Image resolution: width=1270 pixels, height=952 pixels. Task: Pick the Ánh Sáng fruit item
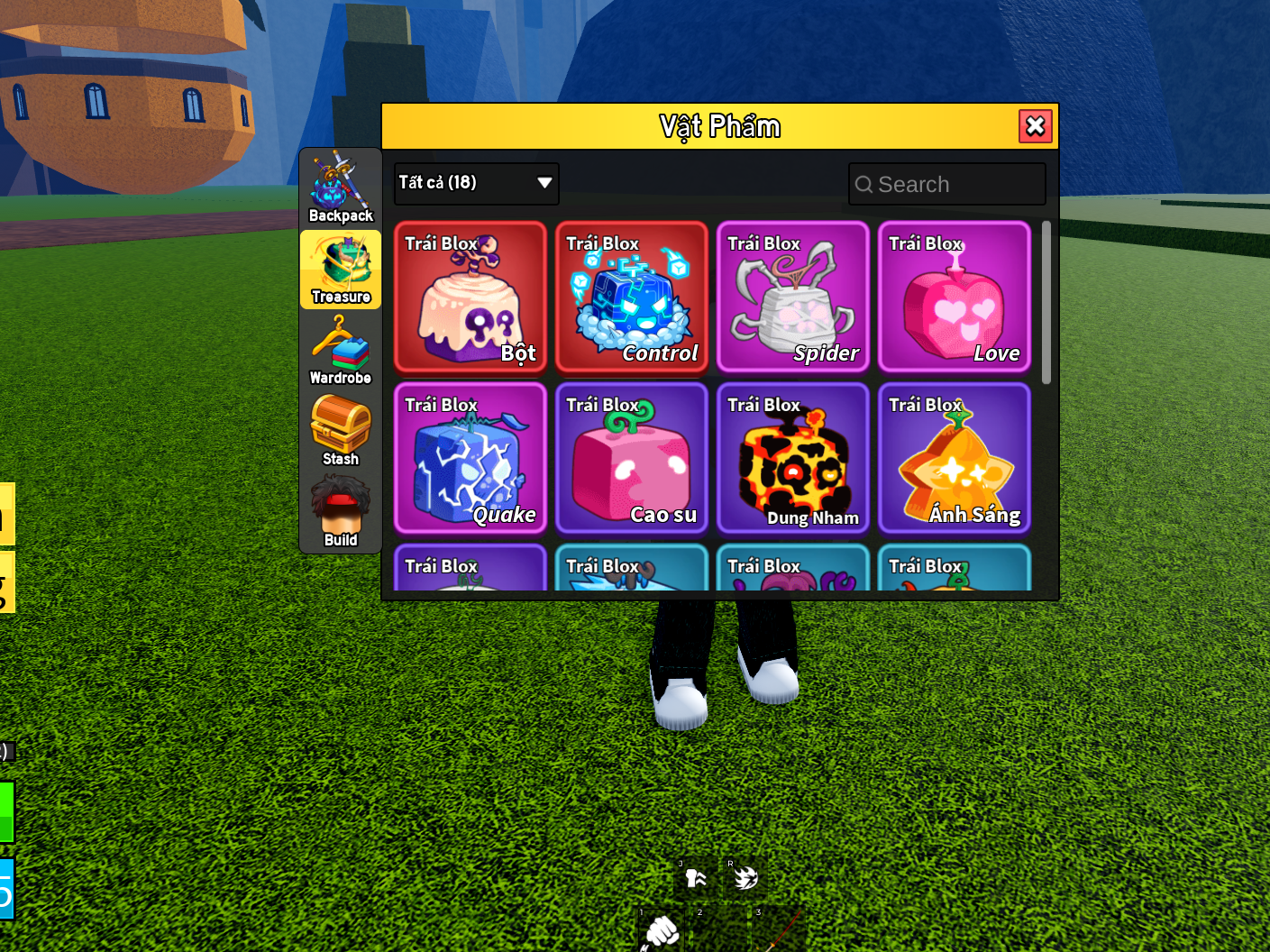[955, 458]
